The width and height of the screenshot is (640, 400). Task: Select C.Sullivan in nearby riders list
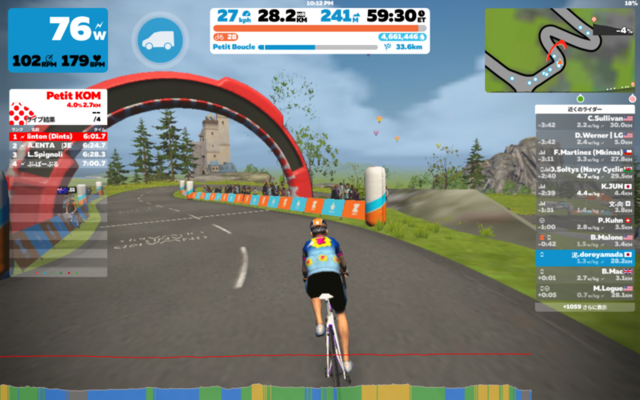point(586,121)
